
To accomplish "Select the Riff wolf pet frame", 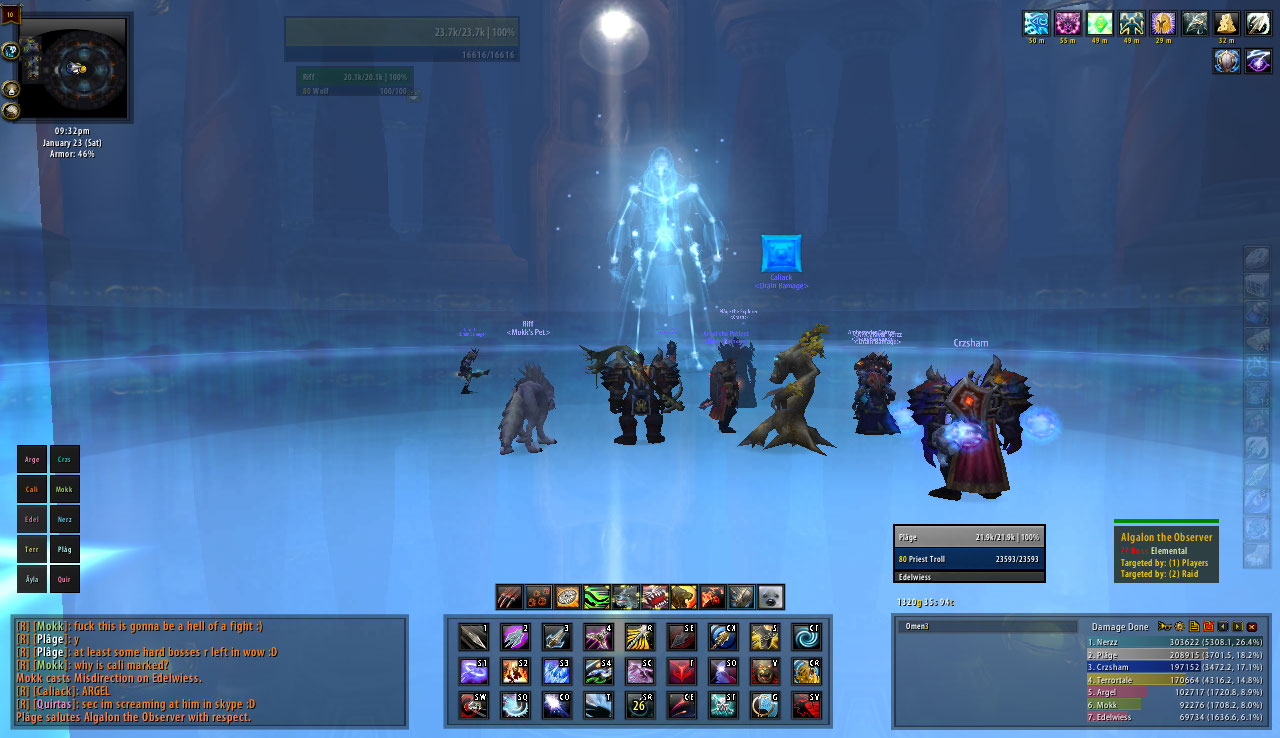I will [x=355, y=81].
